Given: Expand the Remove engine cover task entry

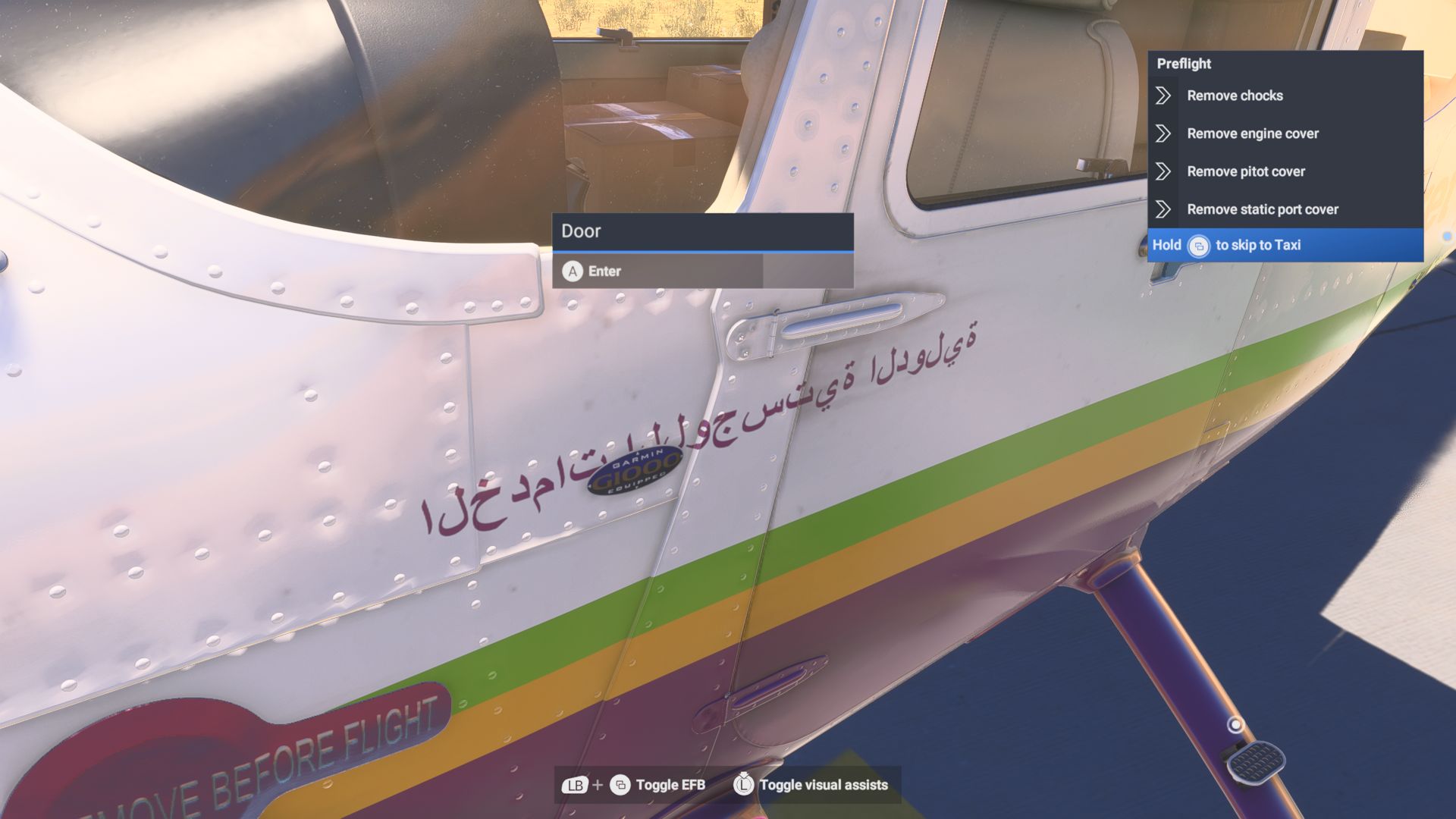Looking at the screenshot, I should point(1252,133).
